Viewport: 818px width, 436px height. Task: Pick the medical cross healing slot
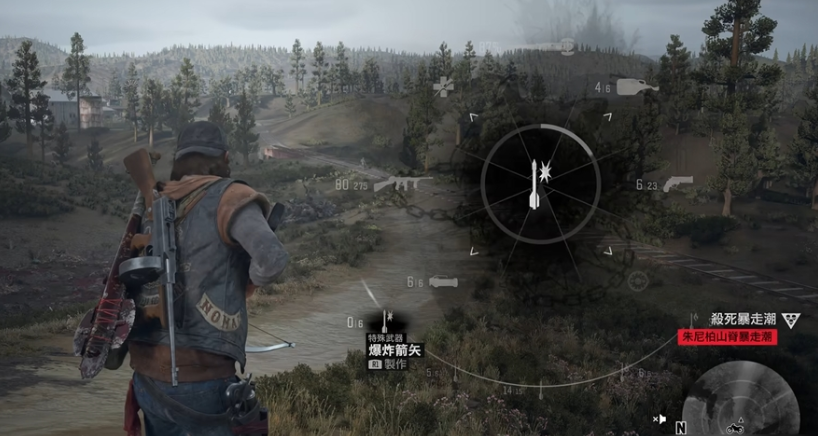pos(443,88)
